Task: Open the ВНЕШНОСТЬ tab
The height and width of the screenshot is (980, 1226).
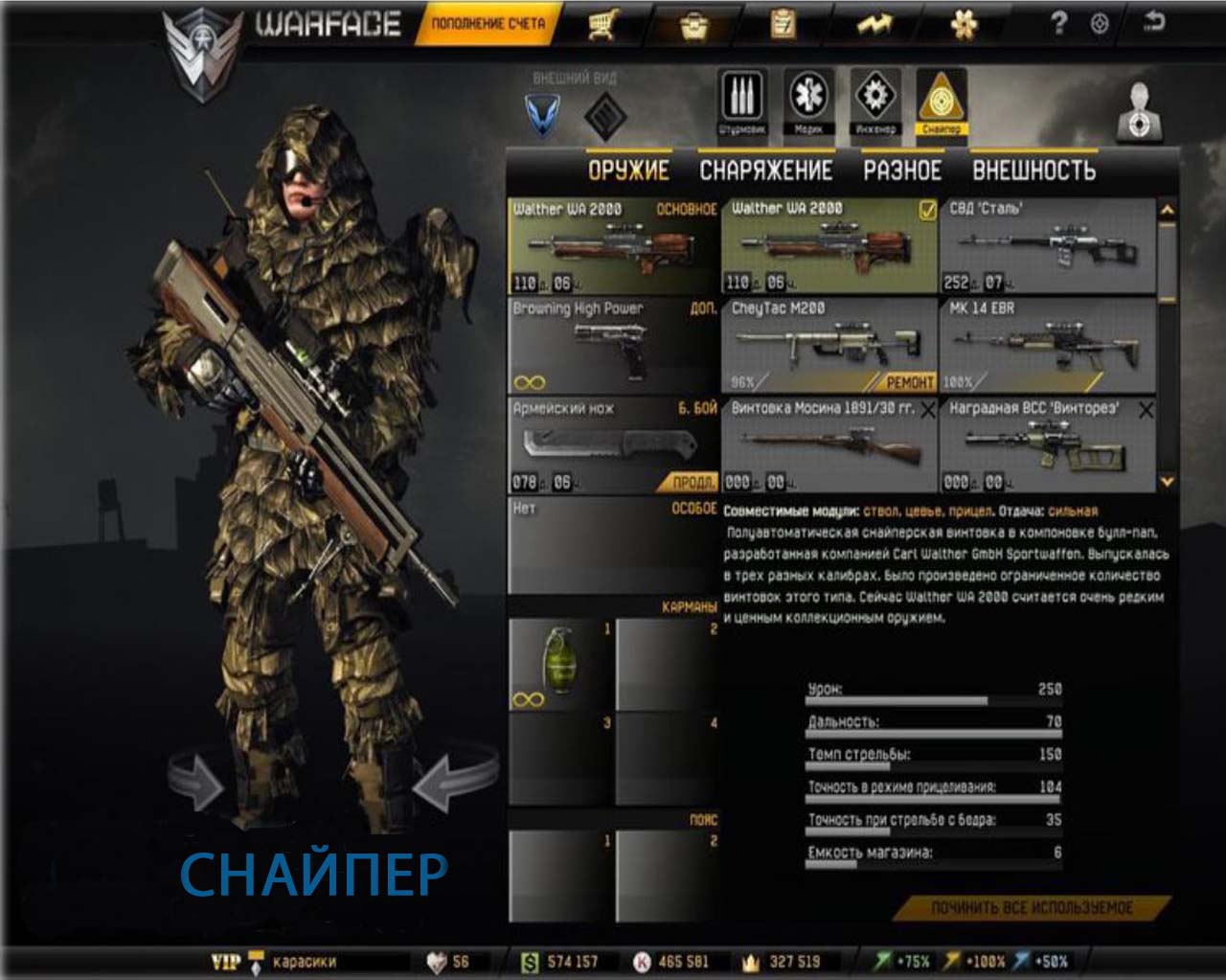Action: (1030, 170)
